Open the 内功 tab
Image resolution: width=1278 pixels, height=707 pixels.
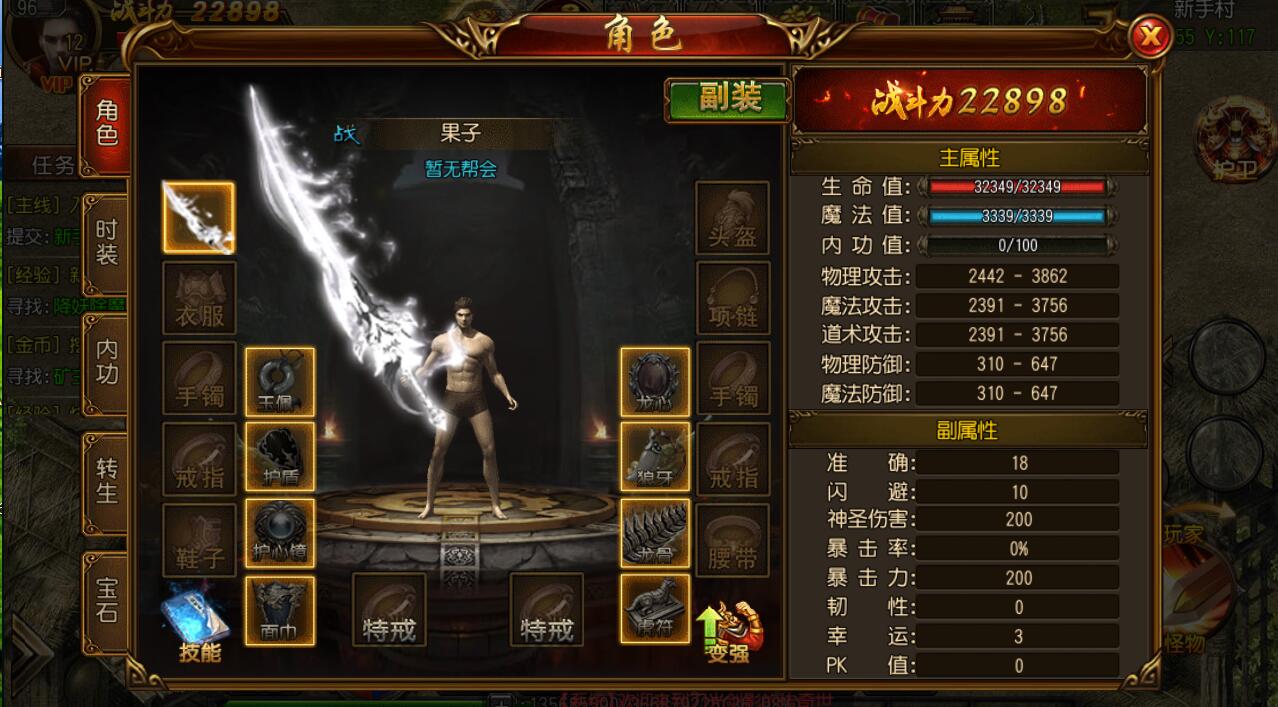[x=107, y=362]
